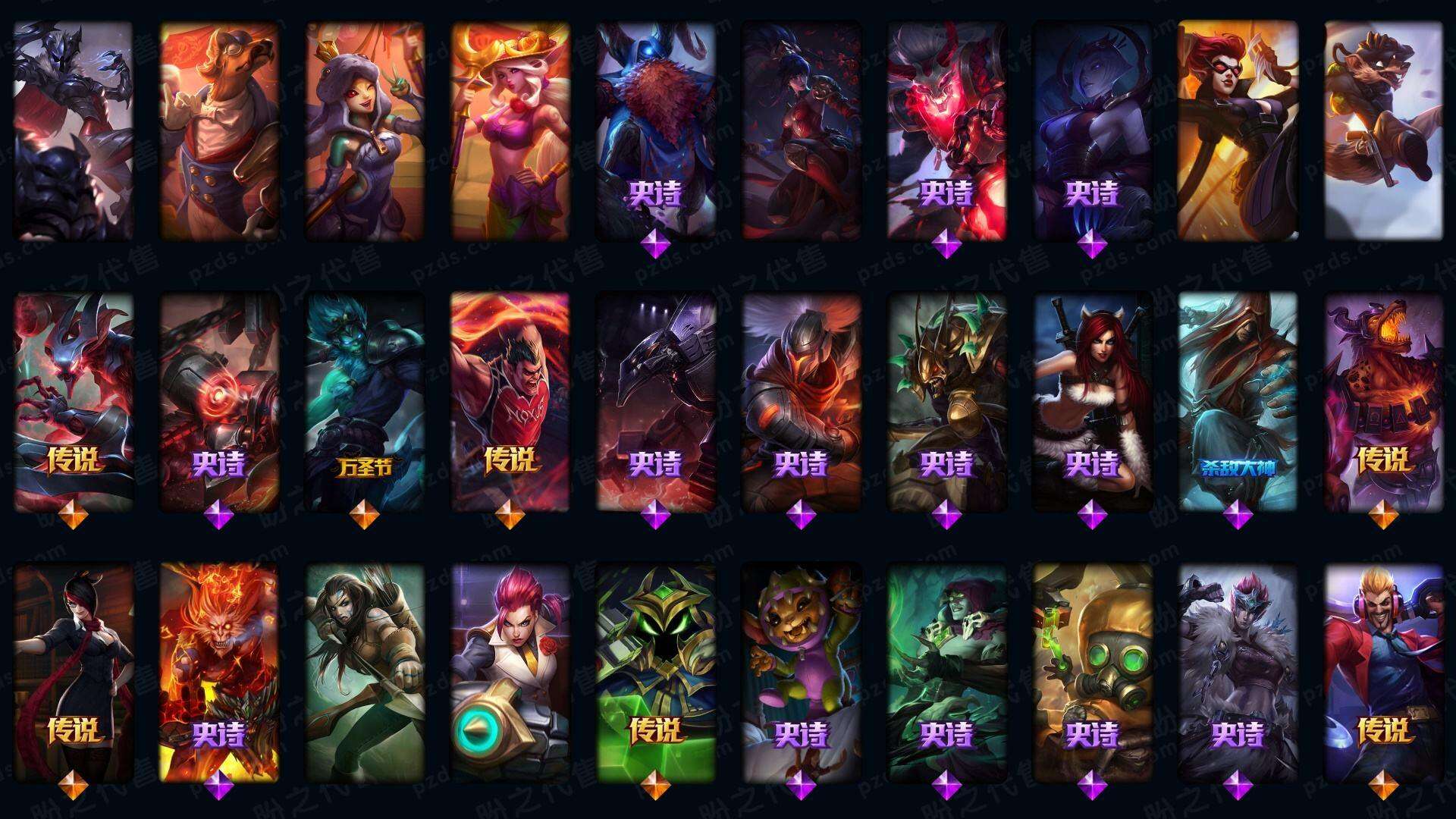
Task: Open the teal zombie skin labeled 万圣节
Action: click(365, 402)
